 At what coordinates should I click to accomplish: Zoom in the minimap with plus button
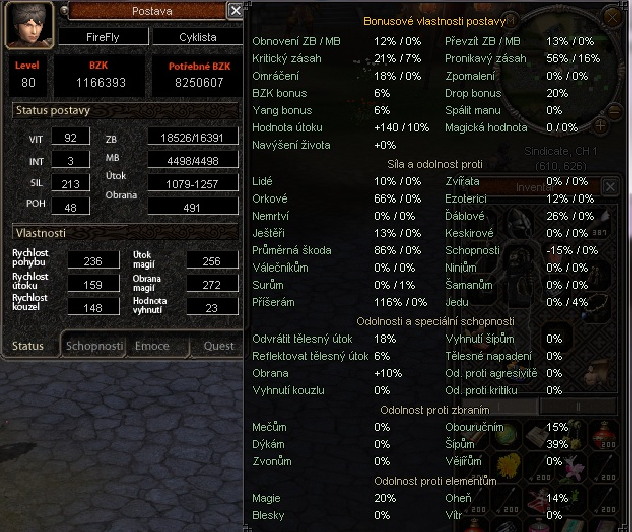600,126
